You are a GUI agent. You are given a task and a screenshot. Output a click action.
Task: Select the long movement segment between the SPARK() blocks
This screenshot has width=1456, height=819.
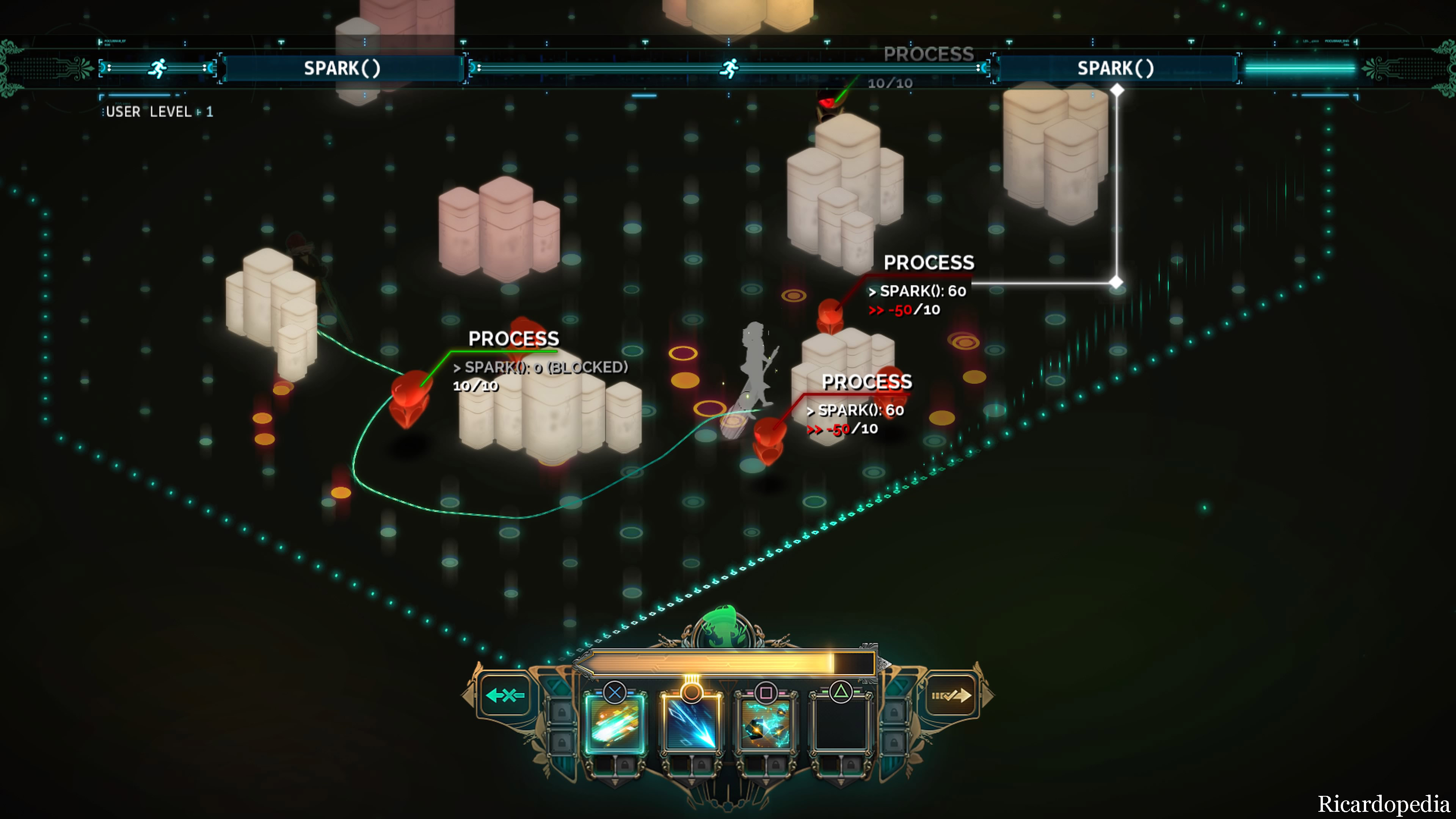(x=729, y=68)
